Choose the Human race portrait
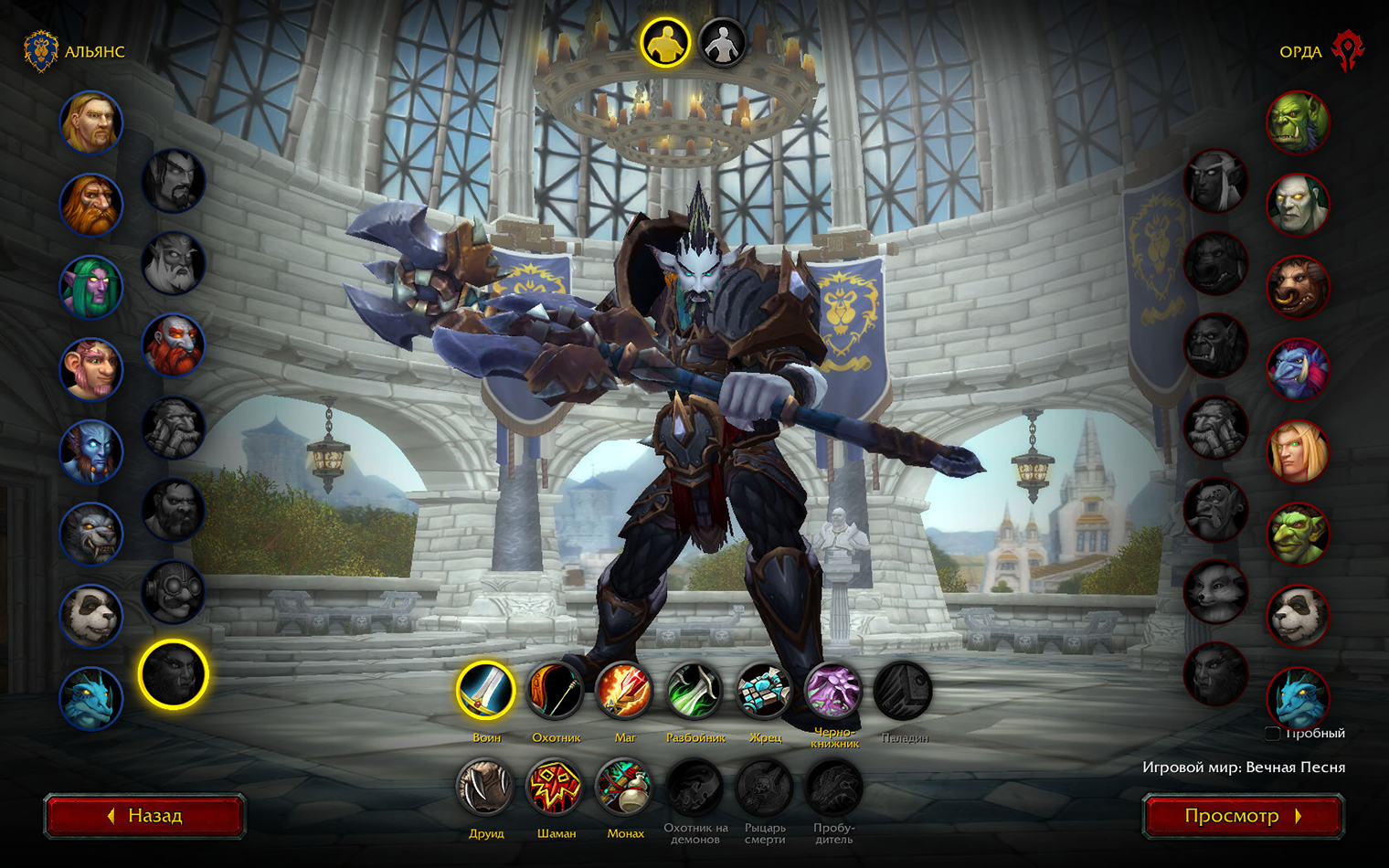The image size is (1389, 868). coord(91,122)
